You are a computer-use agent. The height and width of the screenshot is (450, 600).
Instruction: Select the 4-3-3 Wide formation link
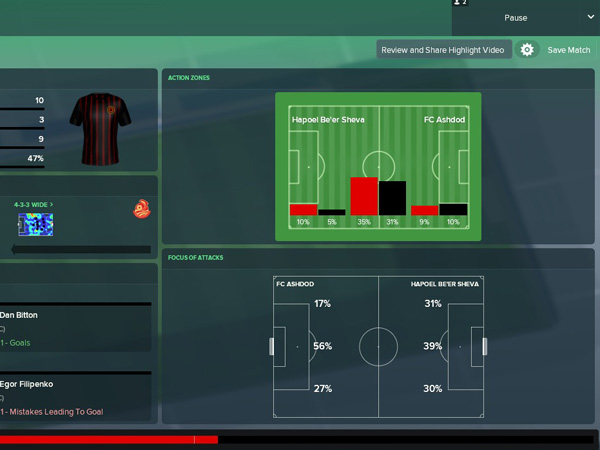pyautogui.click(x=34, y=205)
